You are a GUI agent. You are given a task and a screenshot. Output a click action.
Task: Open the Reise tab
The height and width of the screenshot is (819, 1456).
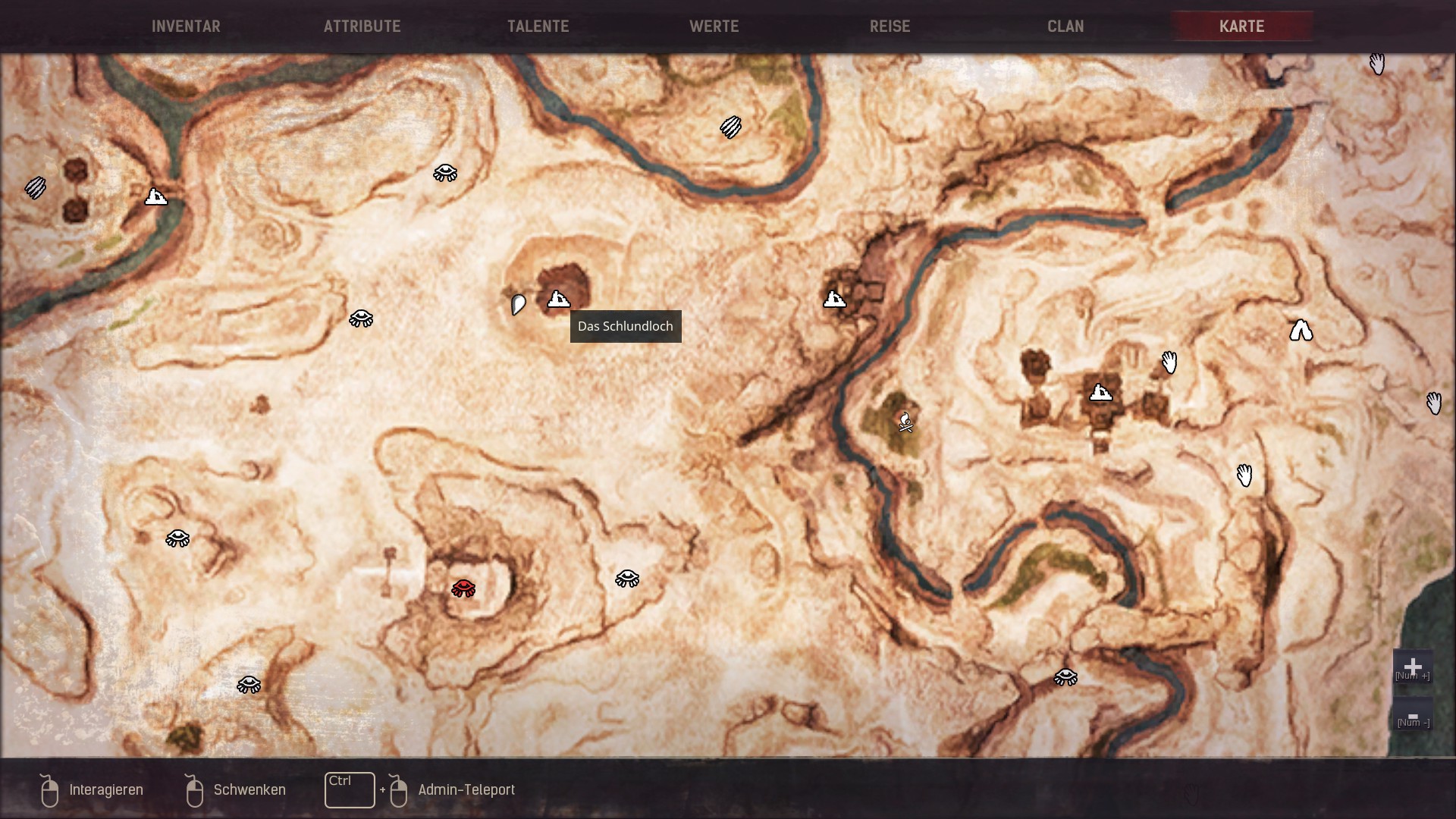click(890, 27)
